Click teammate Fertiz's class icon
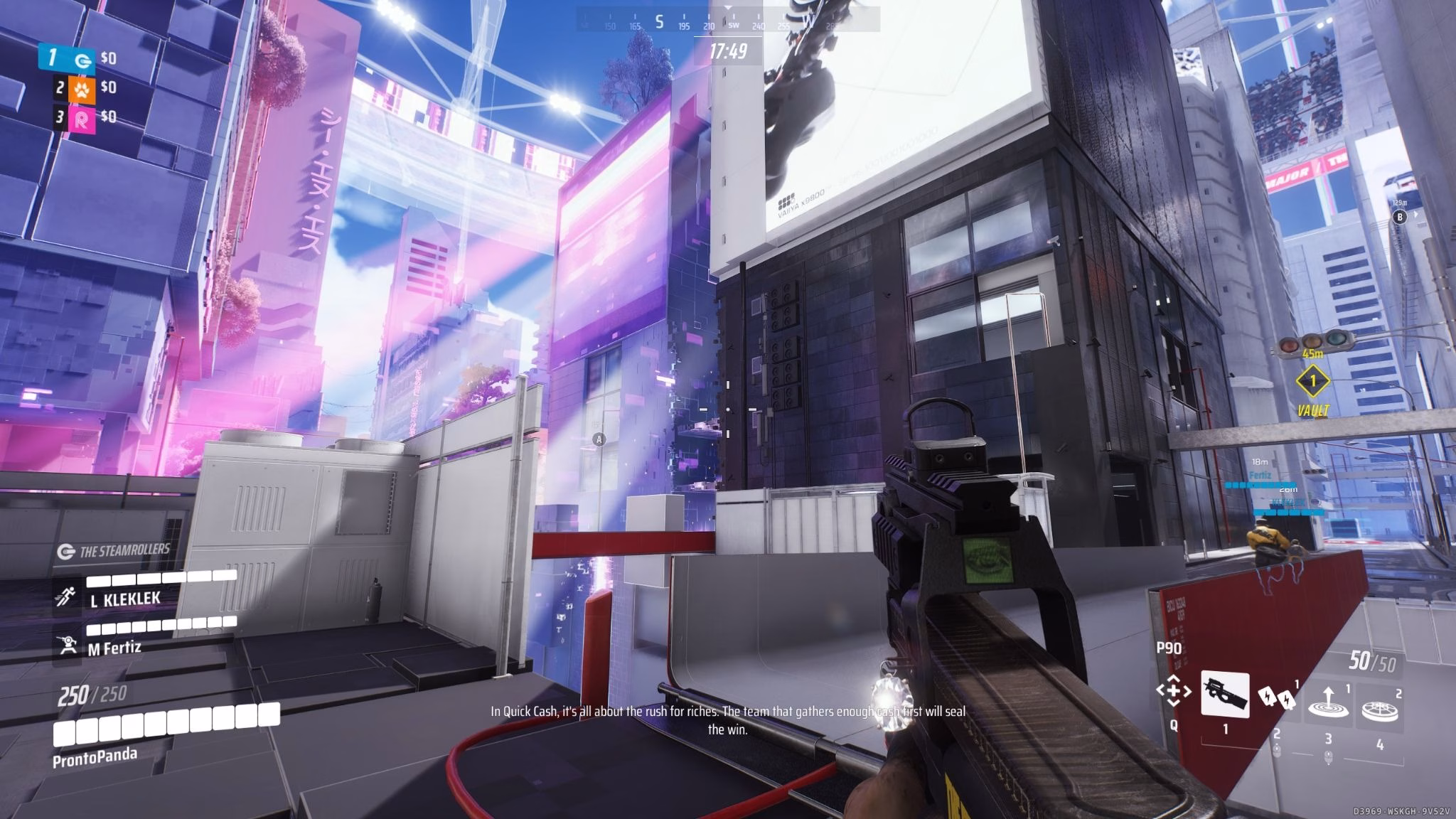The image size is (1456, 819). point(68,645)
